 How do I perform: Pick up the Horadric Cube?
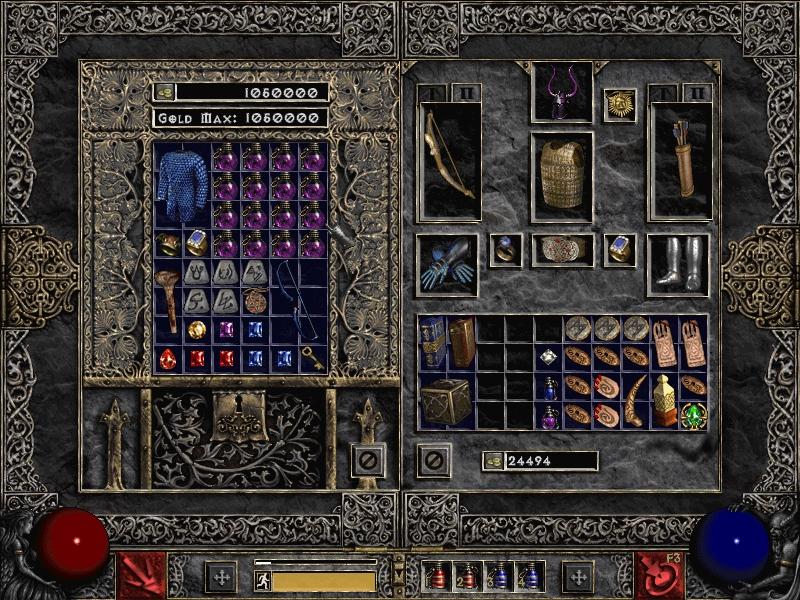click(x=447, y=402)
